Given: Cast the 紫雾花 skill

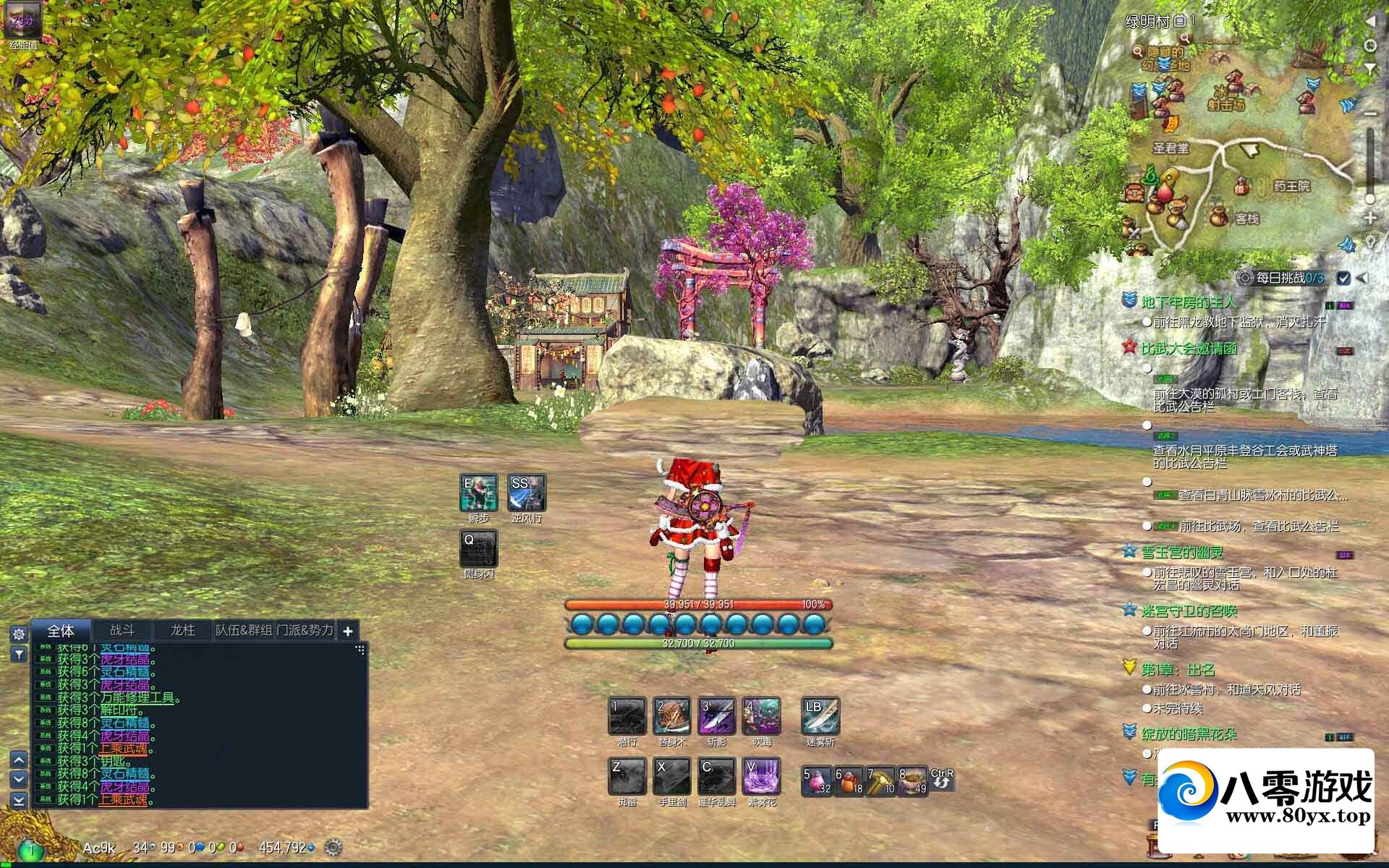Looking at the screenshot, I should point(762,776).
